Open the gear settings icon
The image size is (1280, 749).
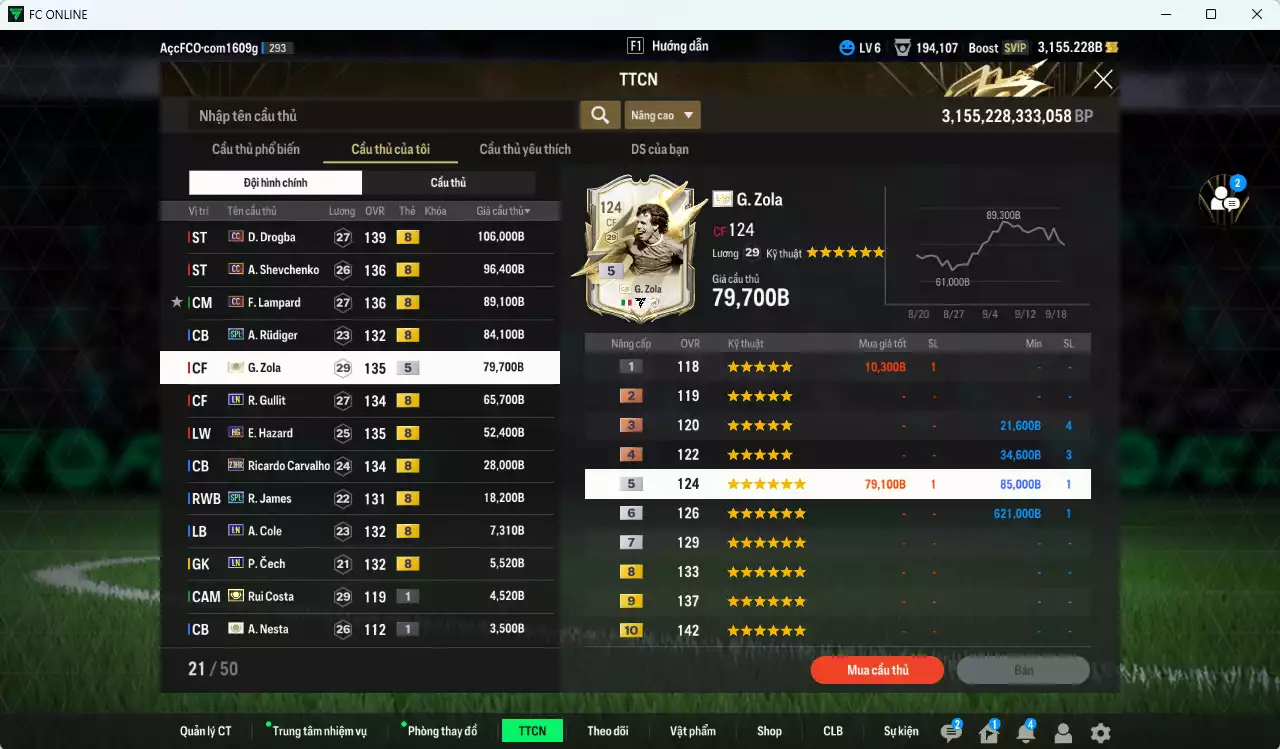pos(1100,733)
